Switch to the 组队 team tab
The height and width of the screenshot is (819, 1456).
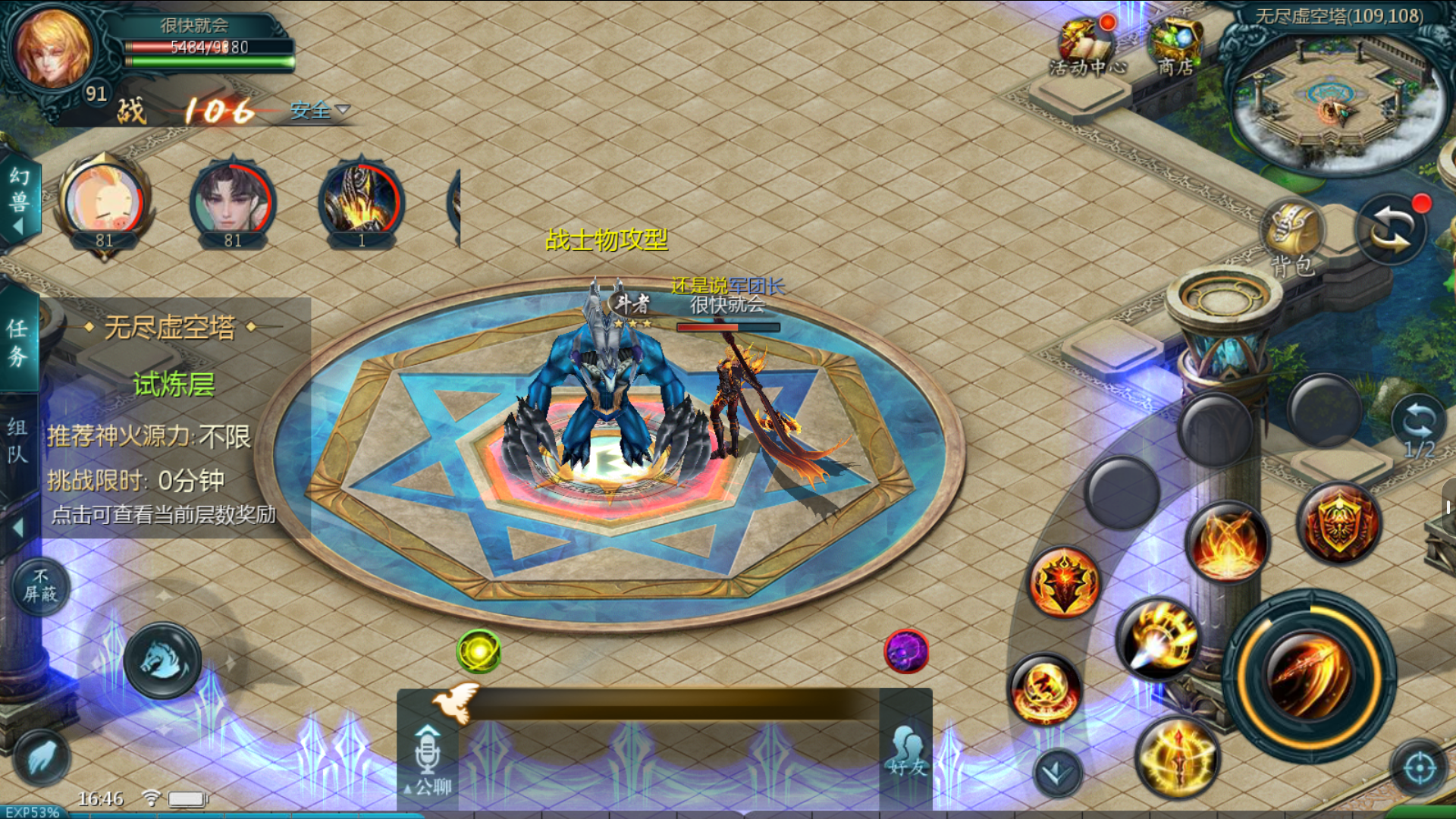click(17, 440)
